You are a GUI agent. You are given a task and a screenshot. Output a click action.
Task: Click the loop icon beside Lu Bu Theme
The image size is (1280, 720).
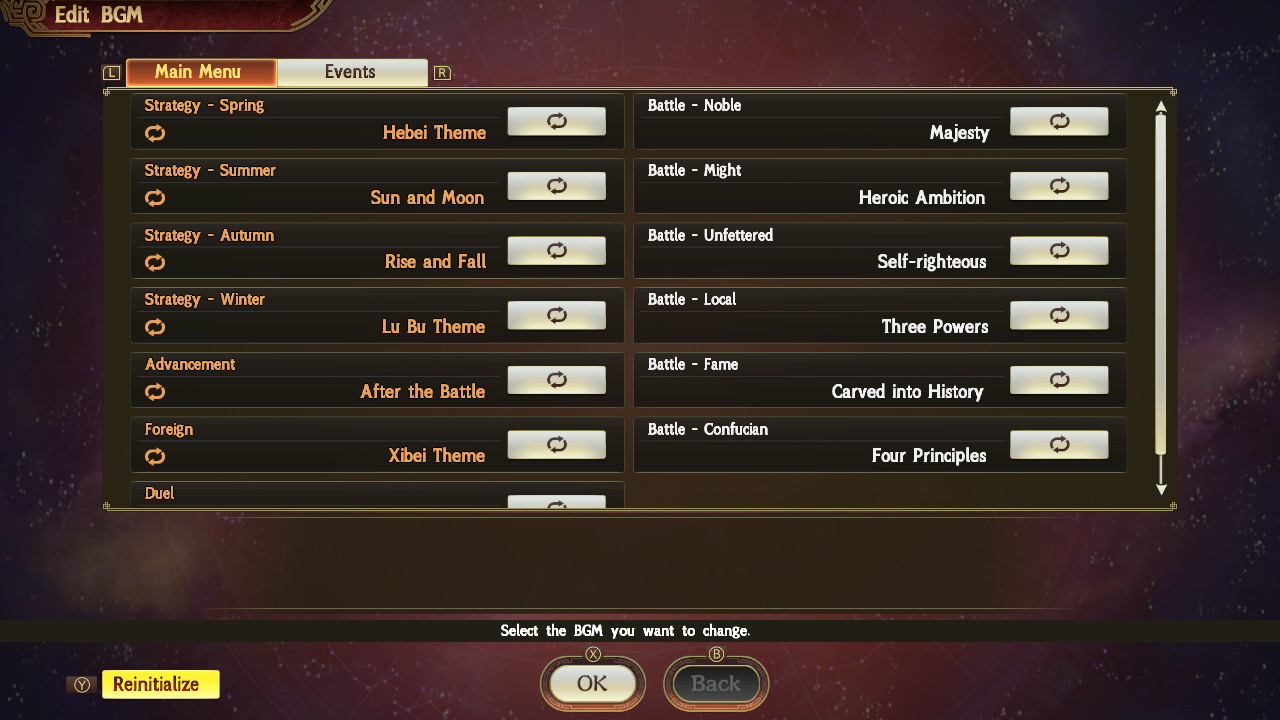[x=155, y=327]
